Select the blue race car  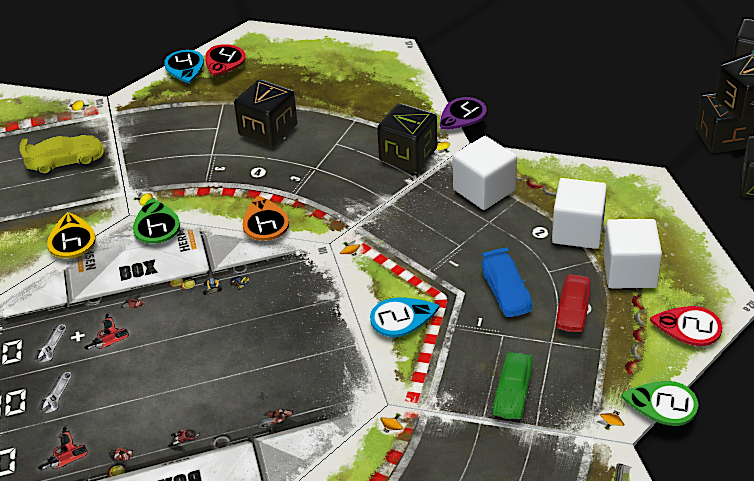pos(506,281)
